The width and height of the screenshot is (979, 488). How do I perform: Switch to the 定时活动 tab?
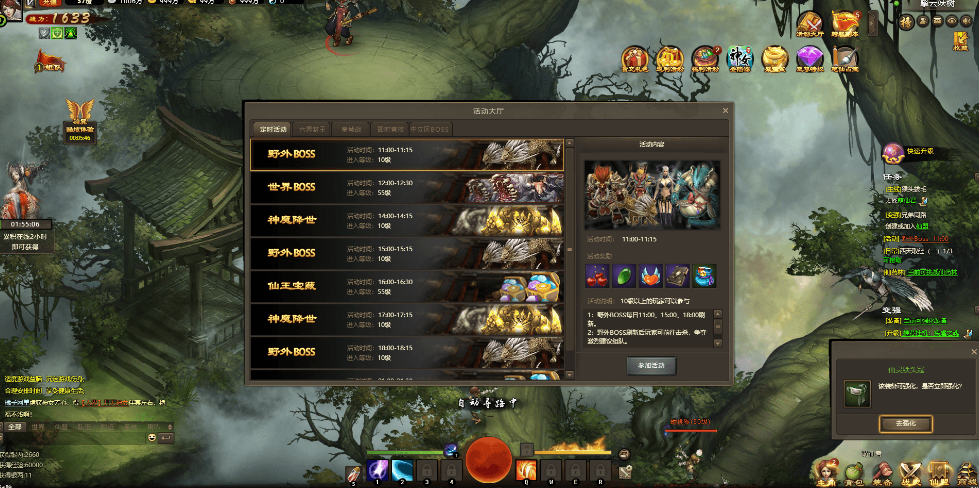tap(270, 129)
